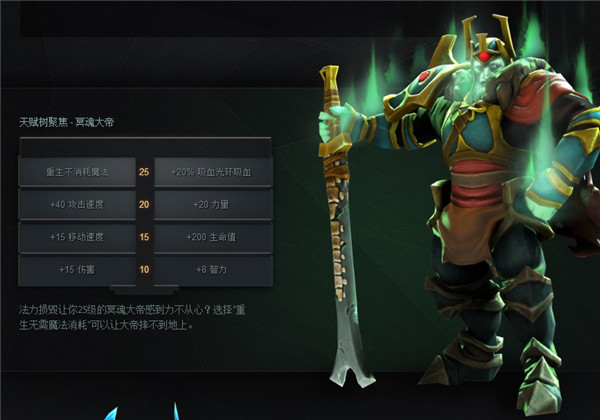Select the 重生不消耗魔法 level 25 talent
The height and width of the screenshot is (420, 600).
click(x=76, y=172)
